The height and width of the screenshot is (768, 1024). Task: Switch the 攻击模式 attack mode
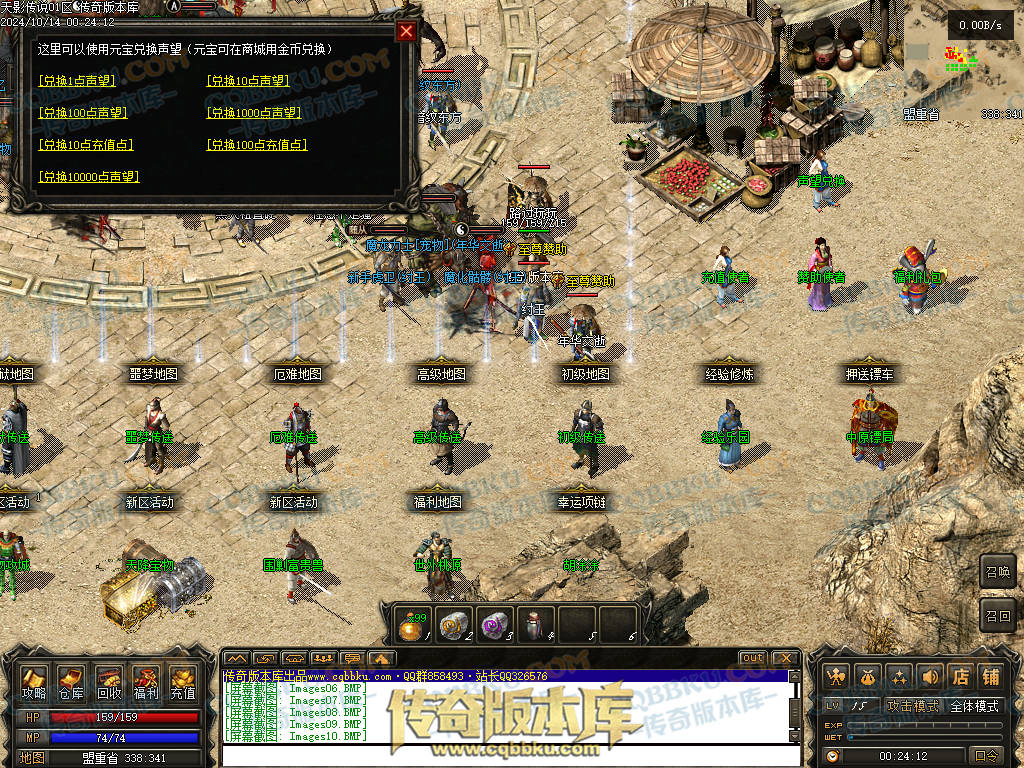pyautogui.click(x=913, y=706)
